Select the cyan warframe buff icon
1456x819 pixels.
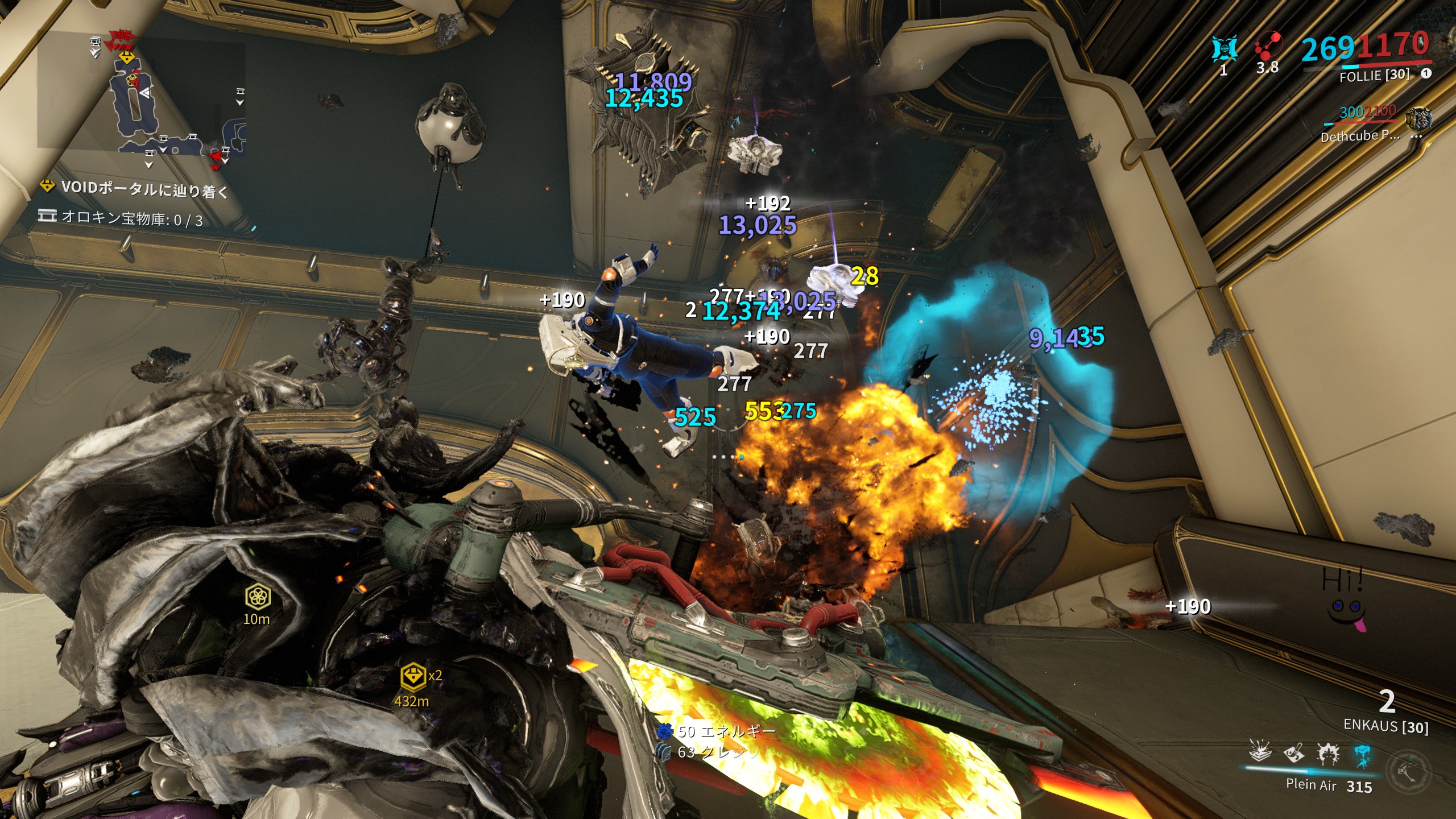coord(1224,49)
